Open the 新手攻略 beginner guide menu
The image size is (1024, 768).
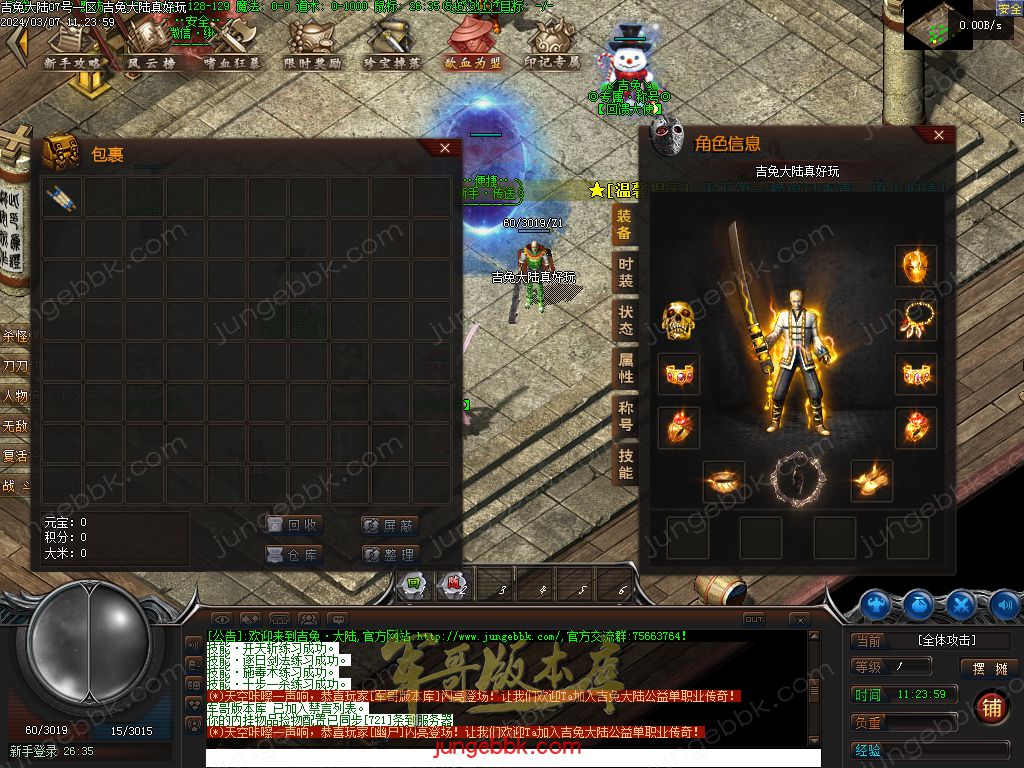(x=73, y=46)
